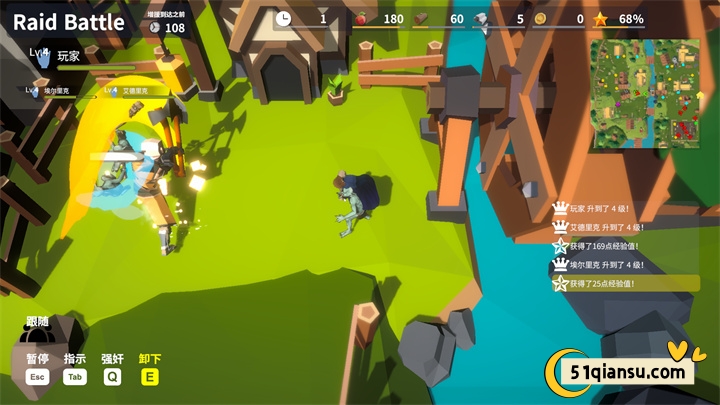Click the 51qiansu.com watermark logo
The width and height of the screenshot is (720, 405).
pos(620,372)
